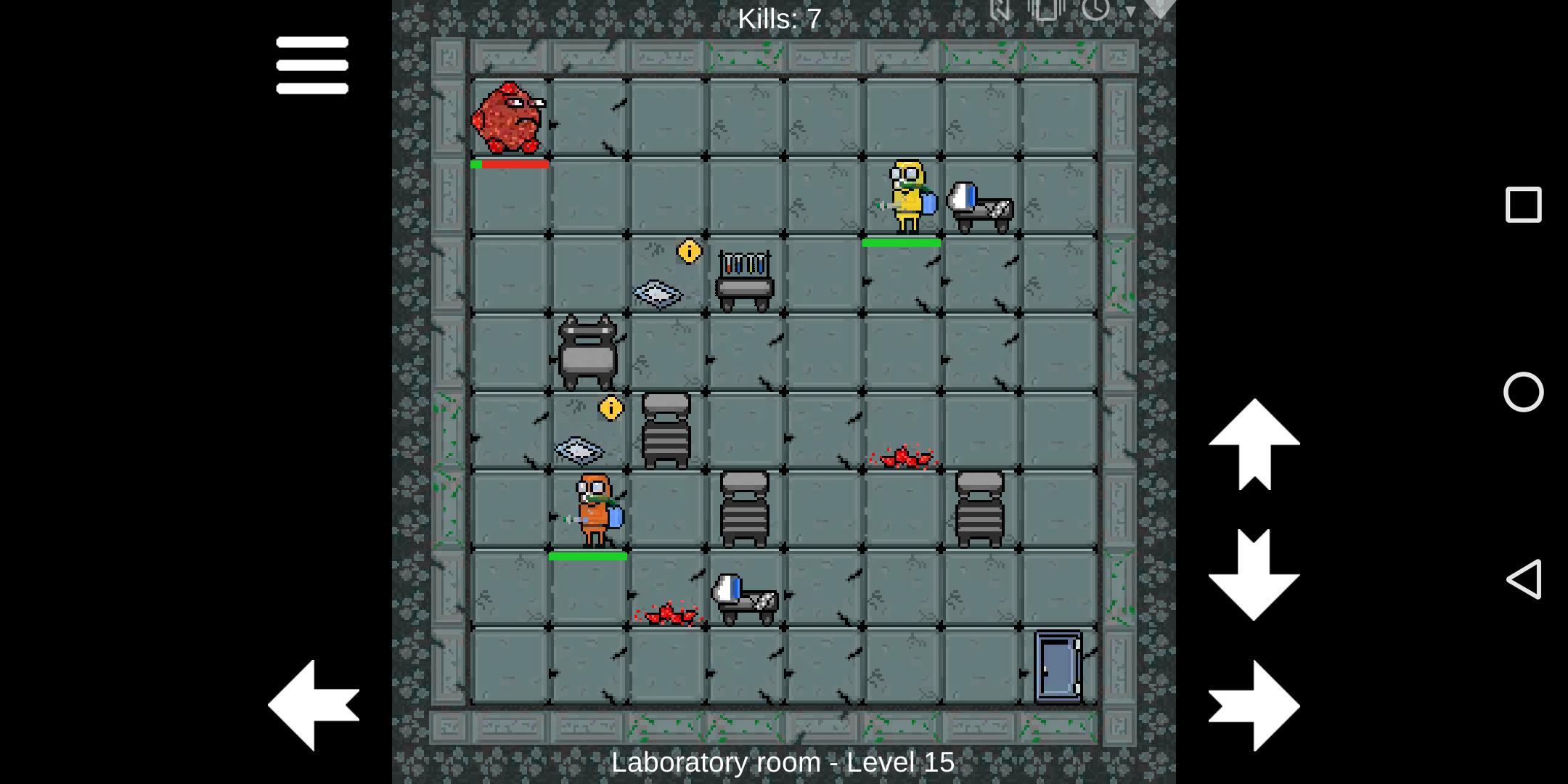Viewport: 1568px width, 784px height.
Task: Tap the down arrow movement button
Action: click(x=1254, y=574)
